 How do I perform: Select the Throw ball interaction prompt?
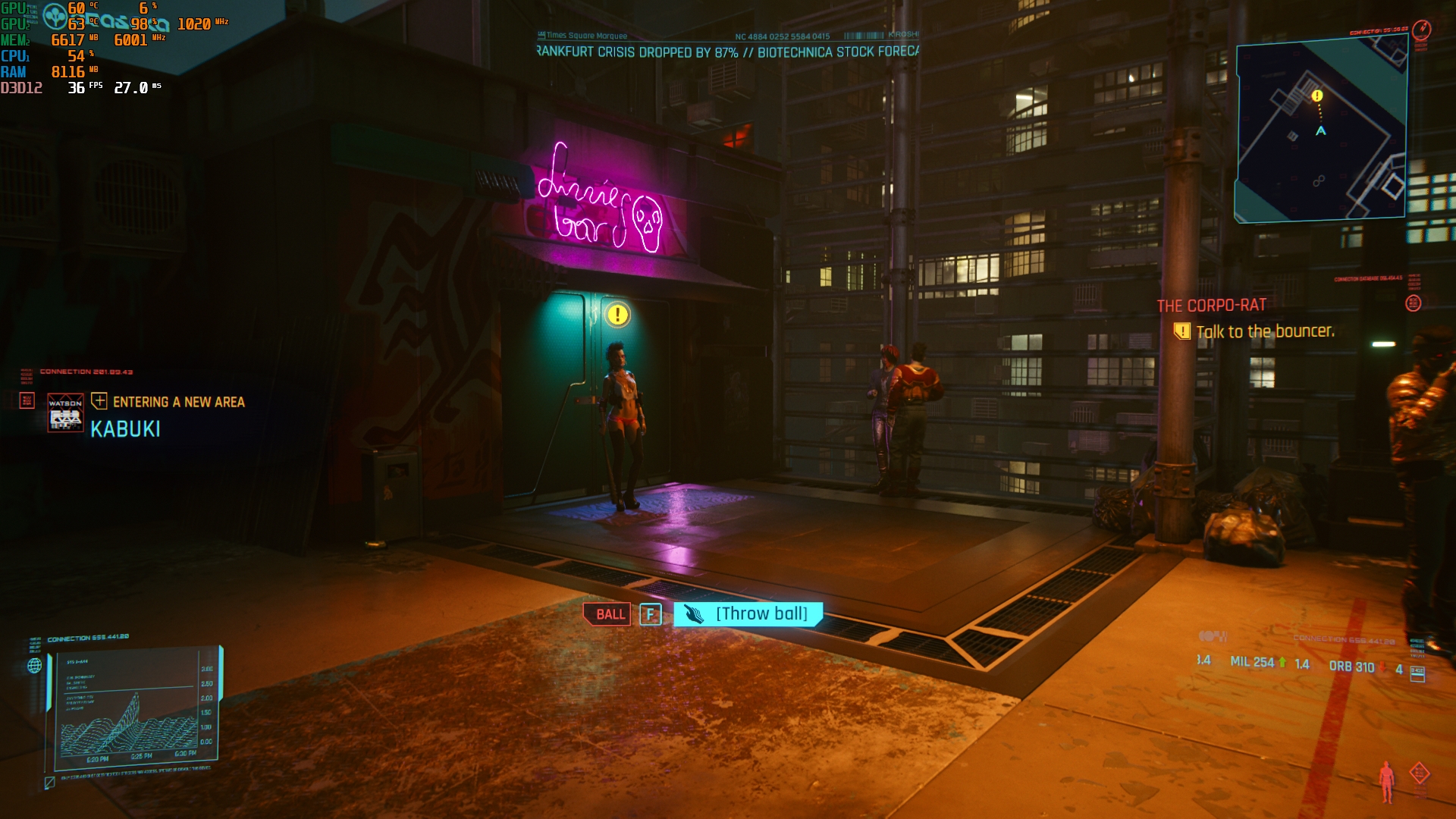(748, 613)
